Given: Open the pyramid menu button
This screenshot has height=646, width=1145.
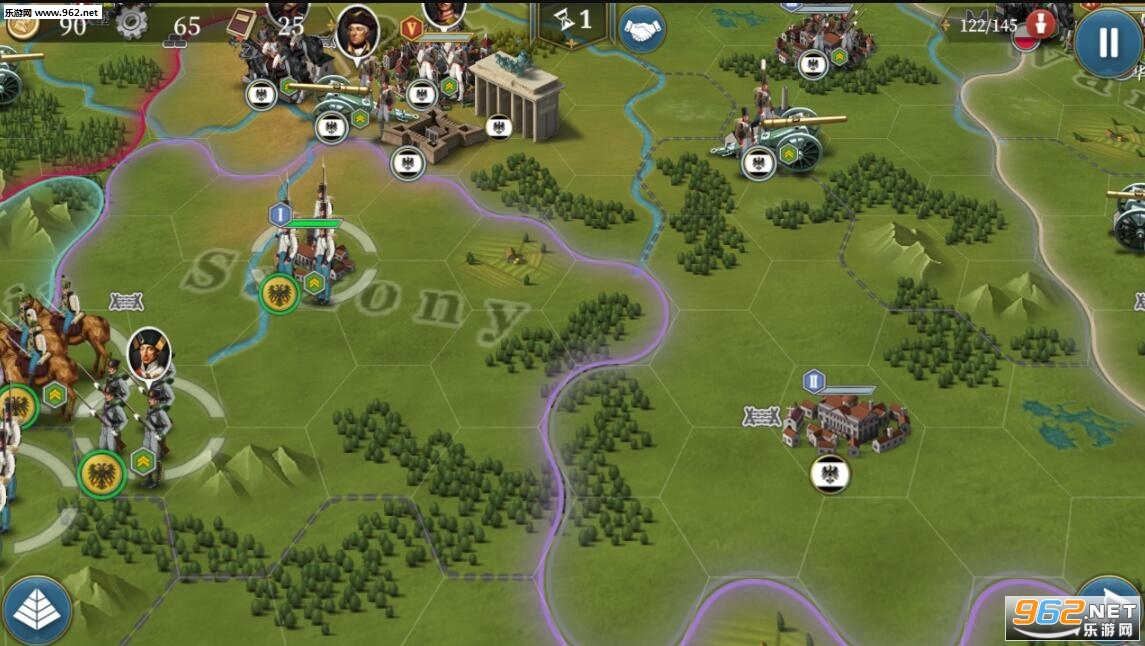Looking at the screenshot, I should pos(37,609).
